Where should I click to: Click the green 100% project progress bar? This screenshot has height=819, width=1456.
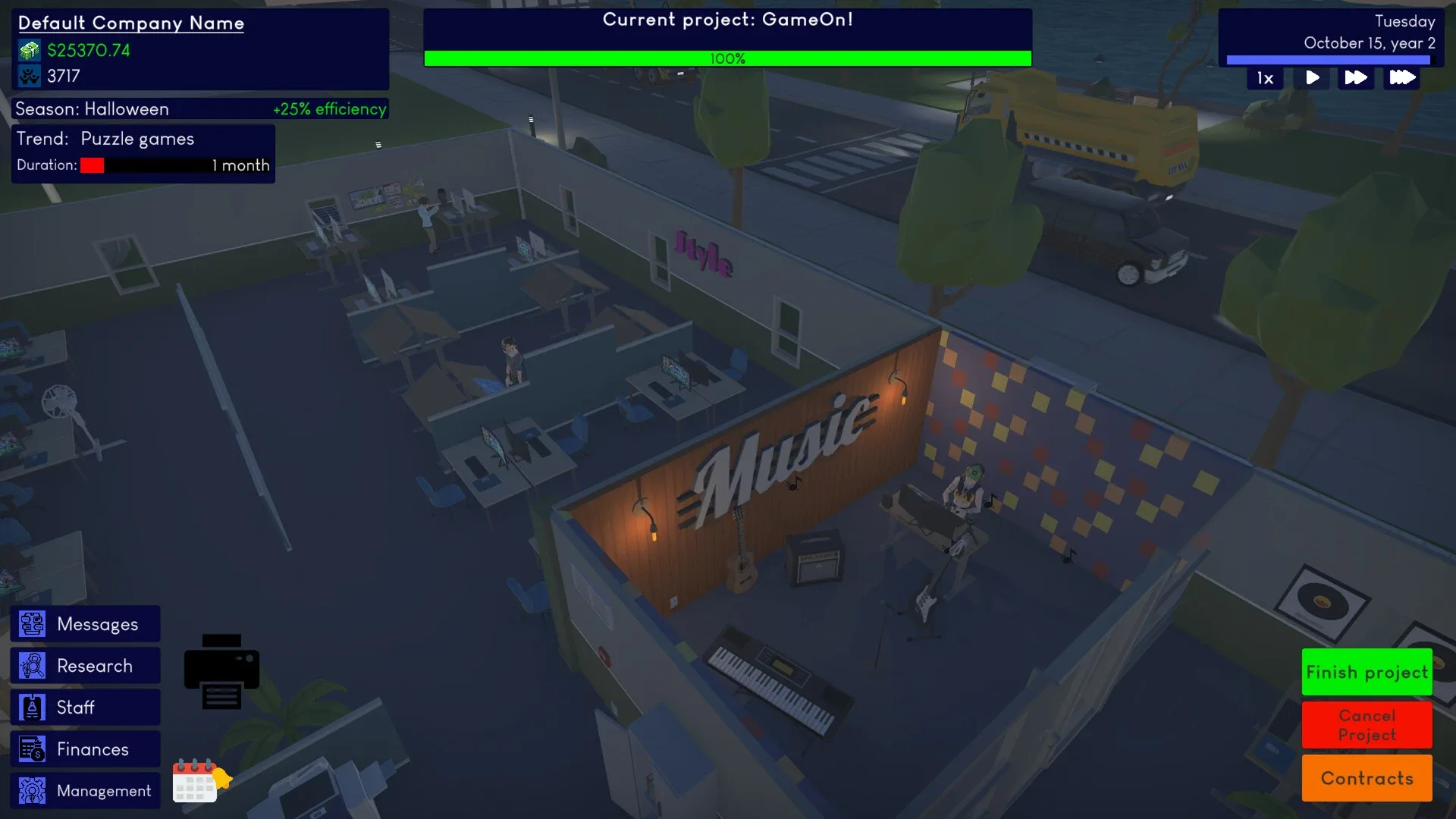[728, 58]
